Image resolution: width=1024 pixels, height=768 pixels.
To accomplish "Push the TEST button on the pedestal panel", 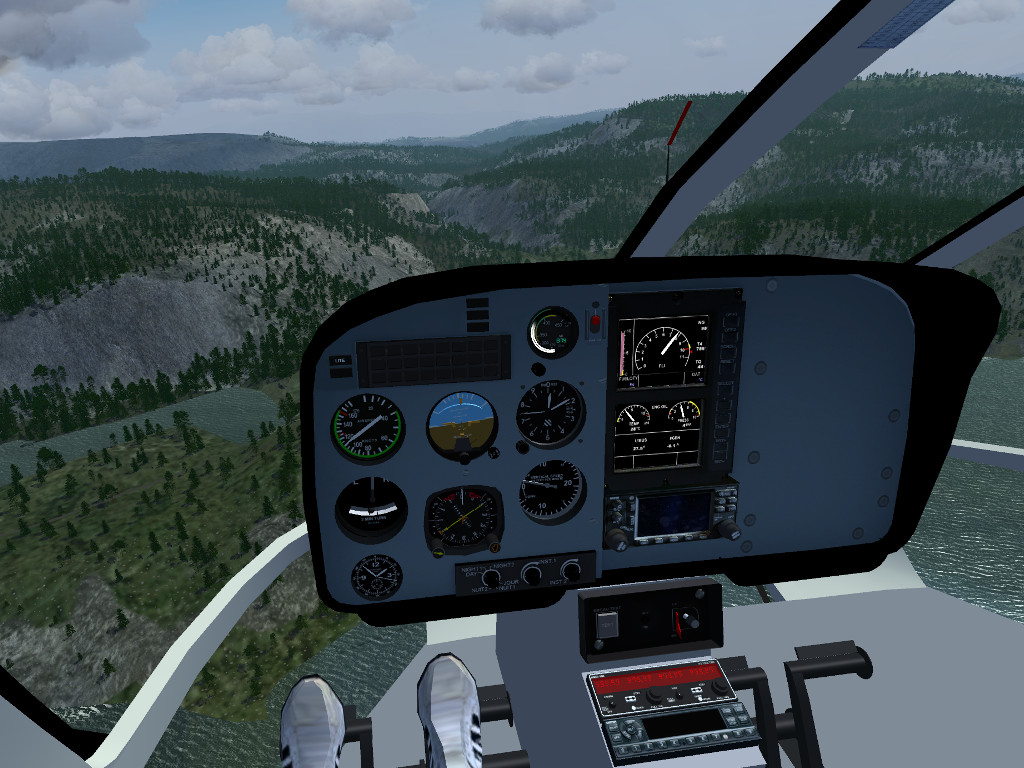I will pos(608,624).
